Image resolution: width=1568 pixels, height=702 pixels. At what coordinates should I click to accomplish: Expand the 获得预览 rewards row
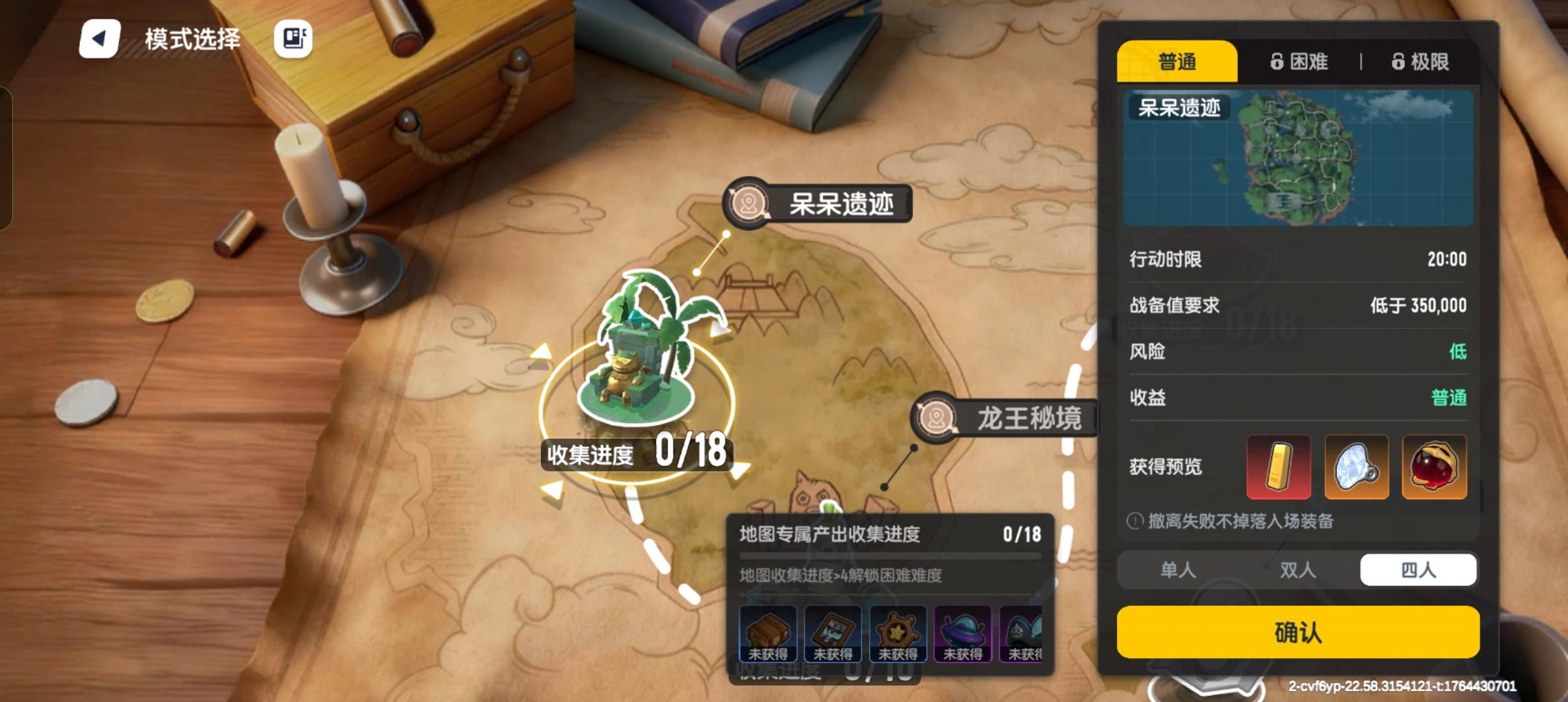pyautogui.click(x=1167, y=467)
